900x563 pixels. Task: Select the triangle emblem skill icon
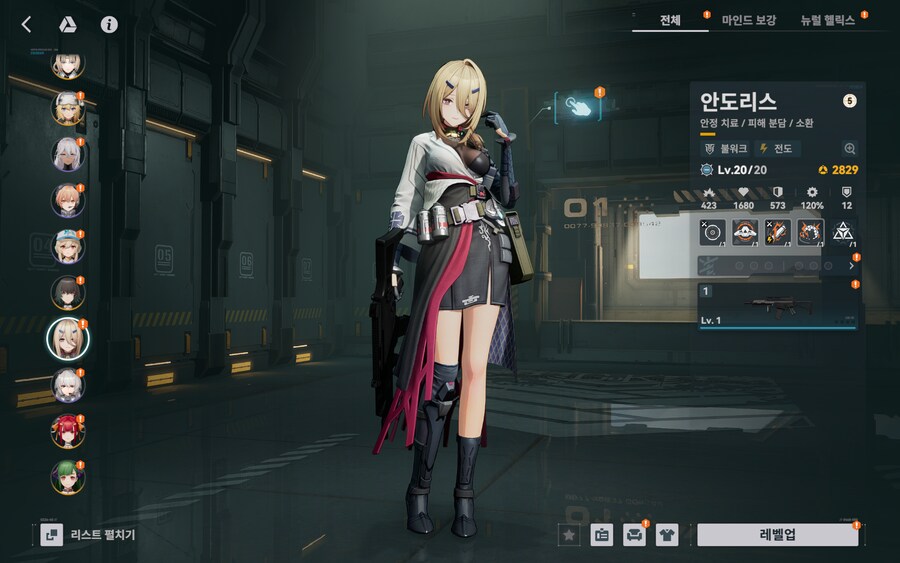pyautogui.click(x=842, y=232)
